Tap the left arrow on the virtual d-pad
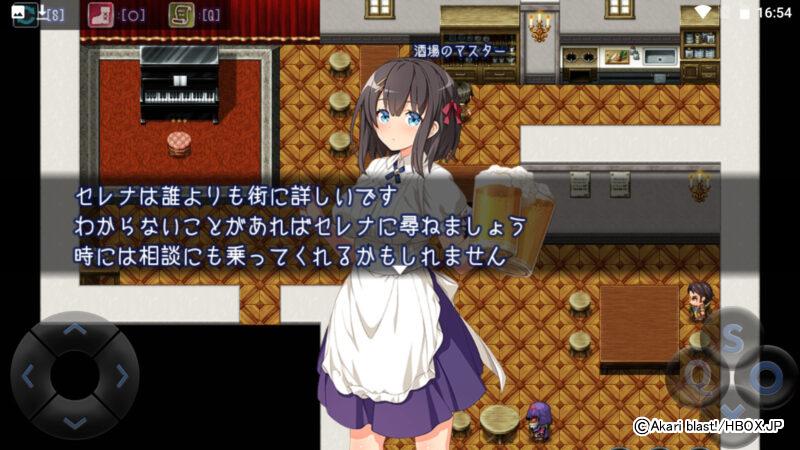 coord(28,376)
